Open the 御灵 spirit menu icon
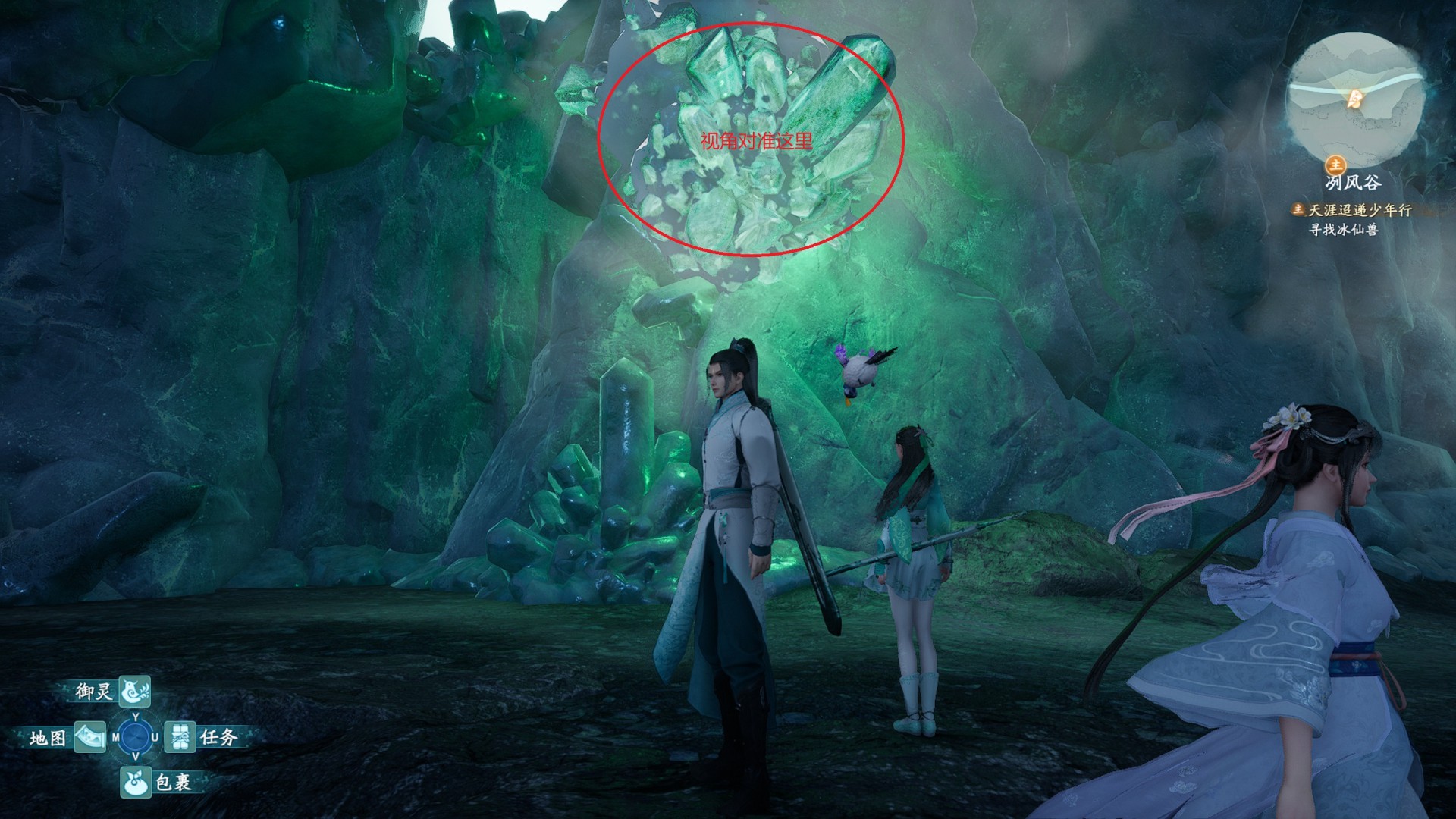The image size is (1456, 819). coord(134,691)
